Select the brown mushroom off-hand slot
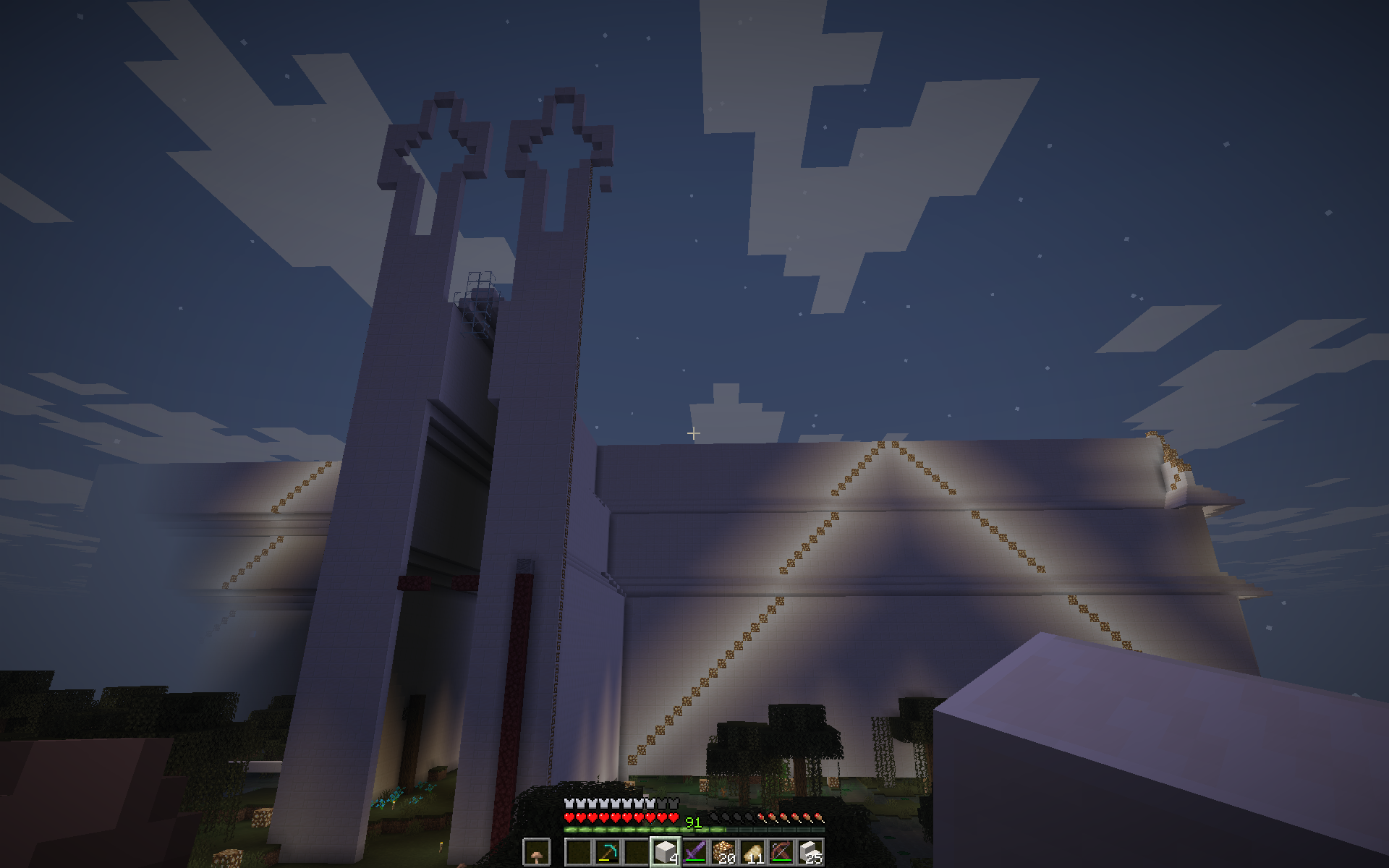Viewport: 1389px width, 868px height. click(536, 852)
